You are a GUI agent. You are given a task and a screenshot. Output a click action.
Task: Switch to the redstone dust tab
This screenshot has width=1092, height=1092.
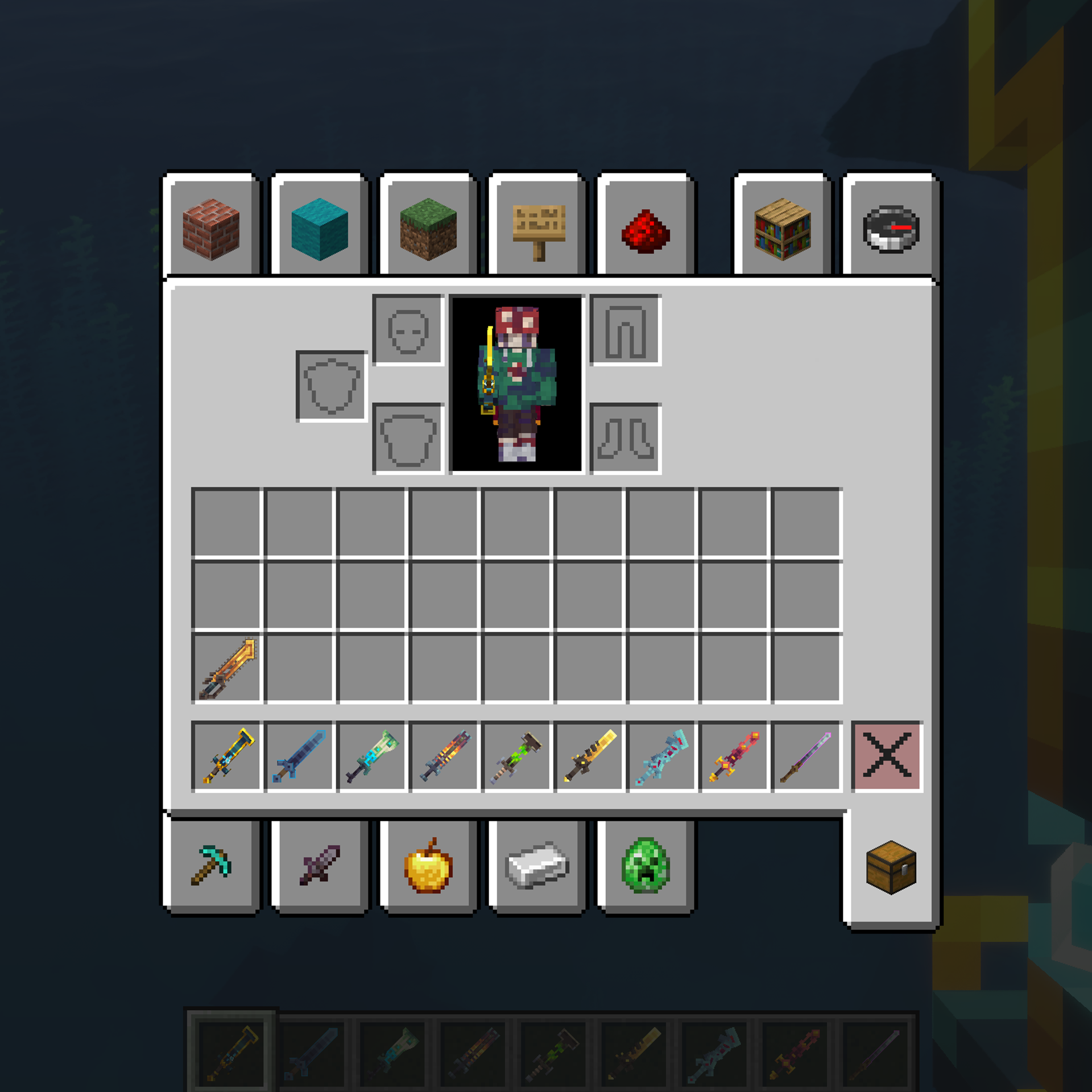(646, 229)
